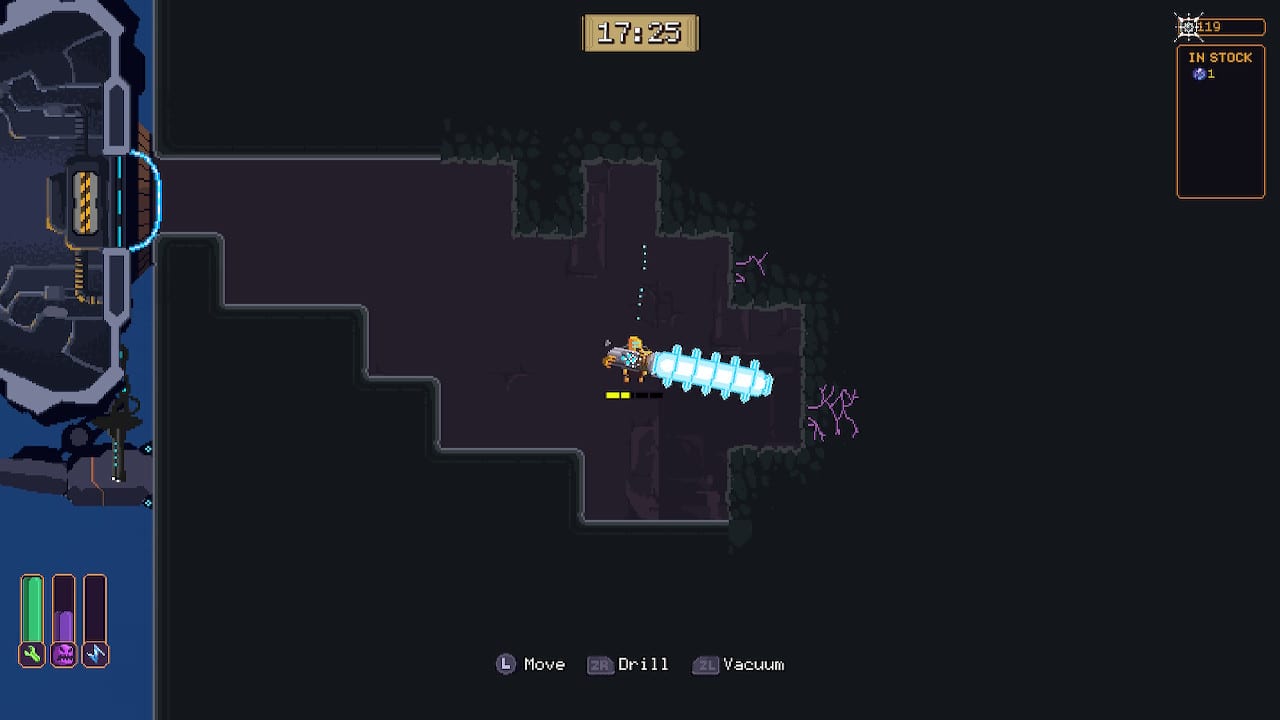Click the Drill control hint label
This screenshot has width=1280, height=720.
(645, 664)
